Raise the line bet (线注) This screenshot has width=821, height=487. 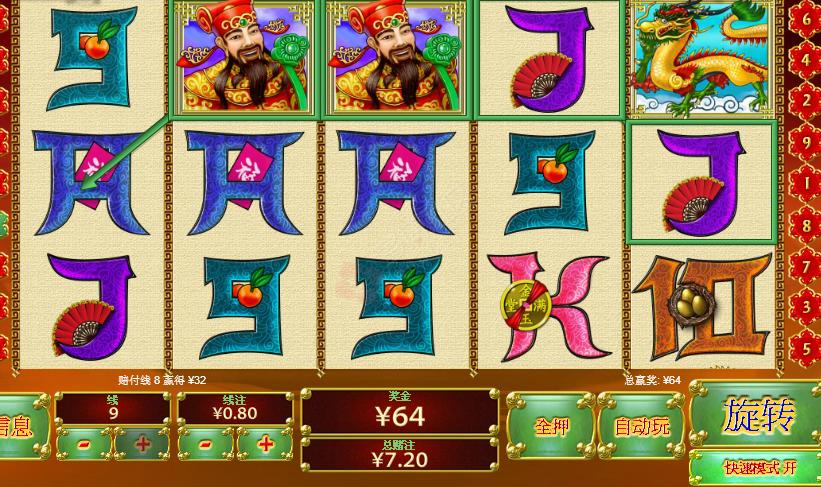coord(265,443)
